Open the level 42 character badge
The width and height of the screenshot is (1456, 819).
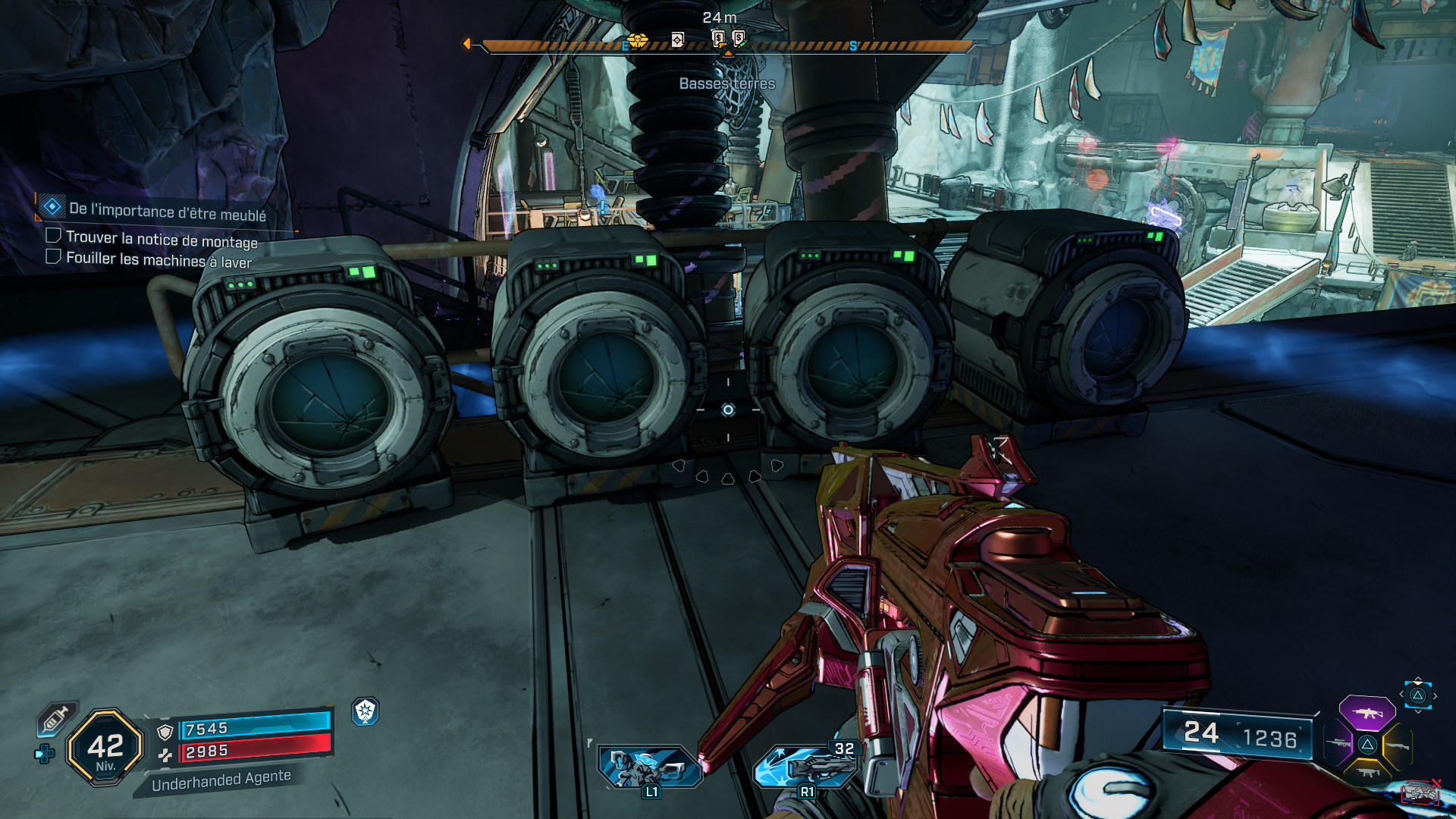(105, 747)
